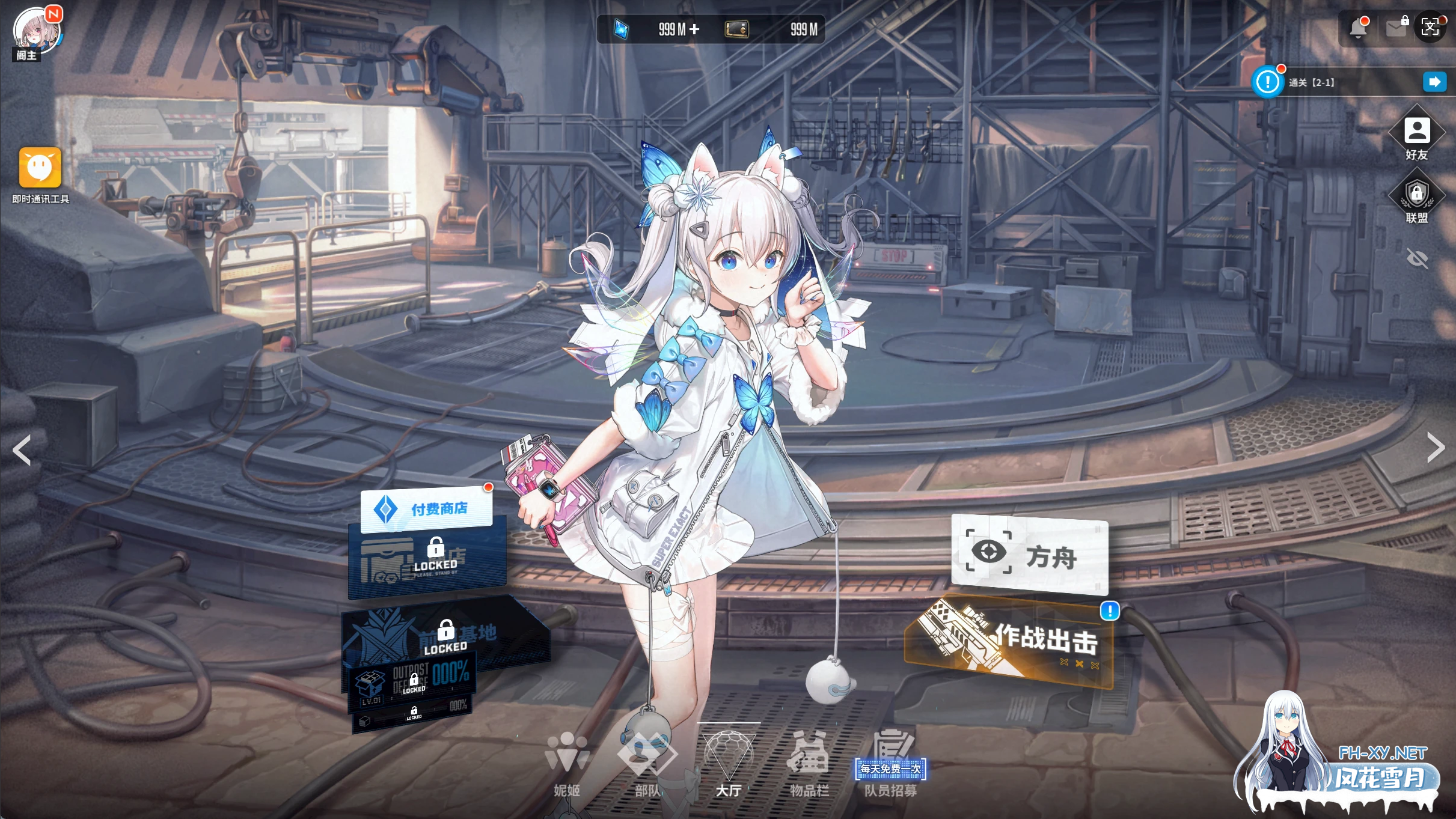1456x819 pixels.
Task: Hide the interface with eye icon
Action: pos(1417,259)
